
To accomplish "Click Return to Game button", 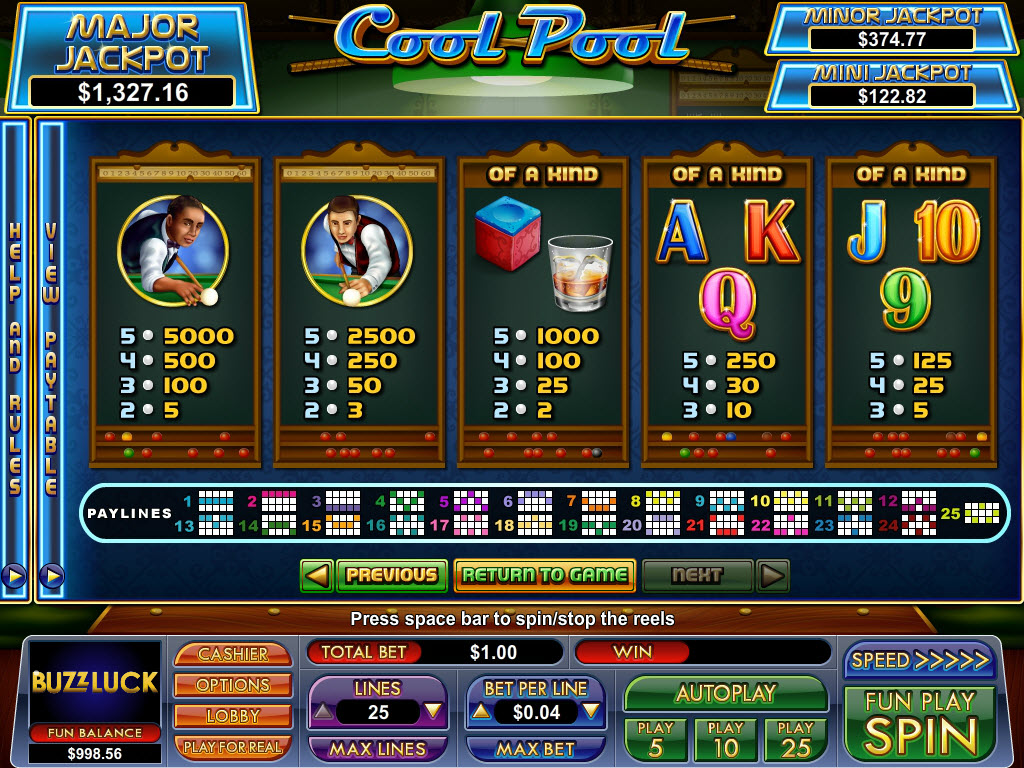I will (x=545, y=575).
